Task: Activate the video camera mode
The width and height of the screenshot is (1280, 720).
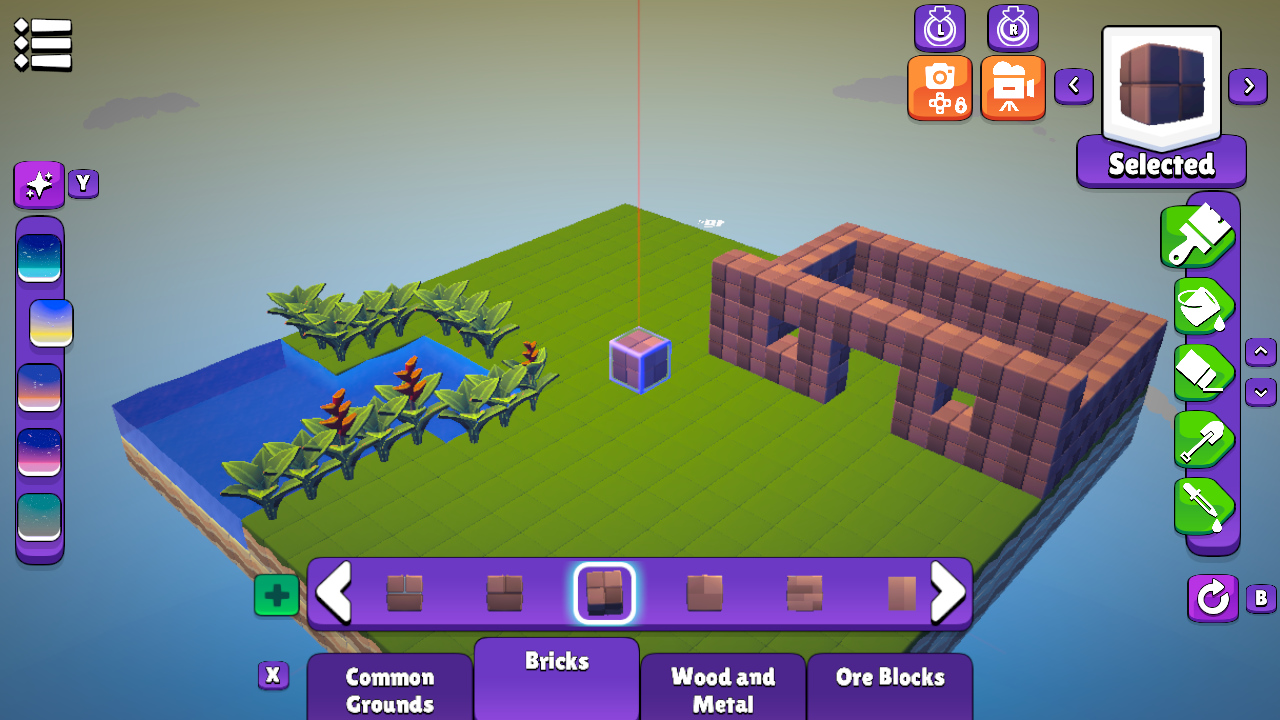Action: coord(1013,87)
